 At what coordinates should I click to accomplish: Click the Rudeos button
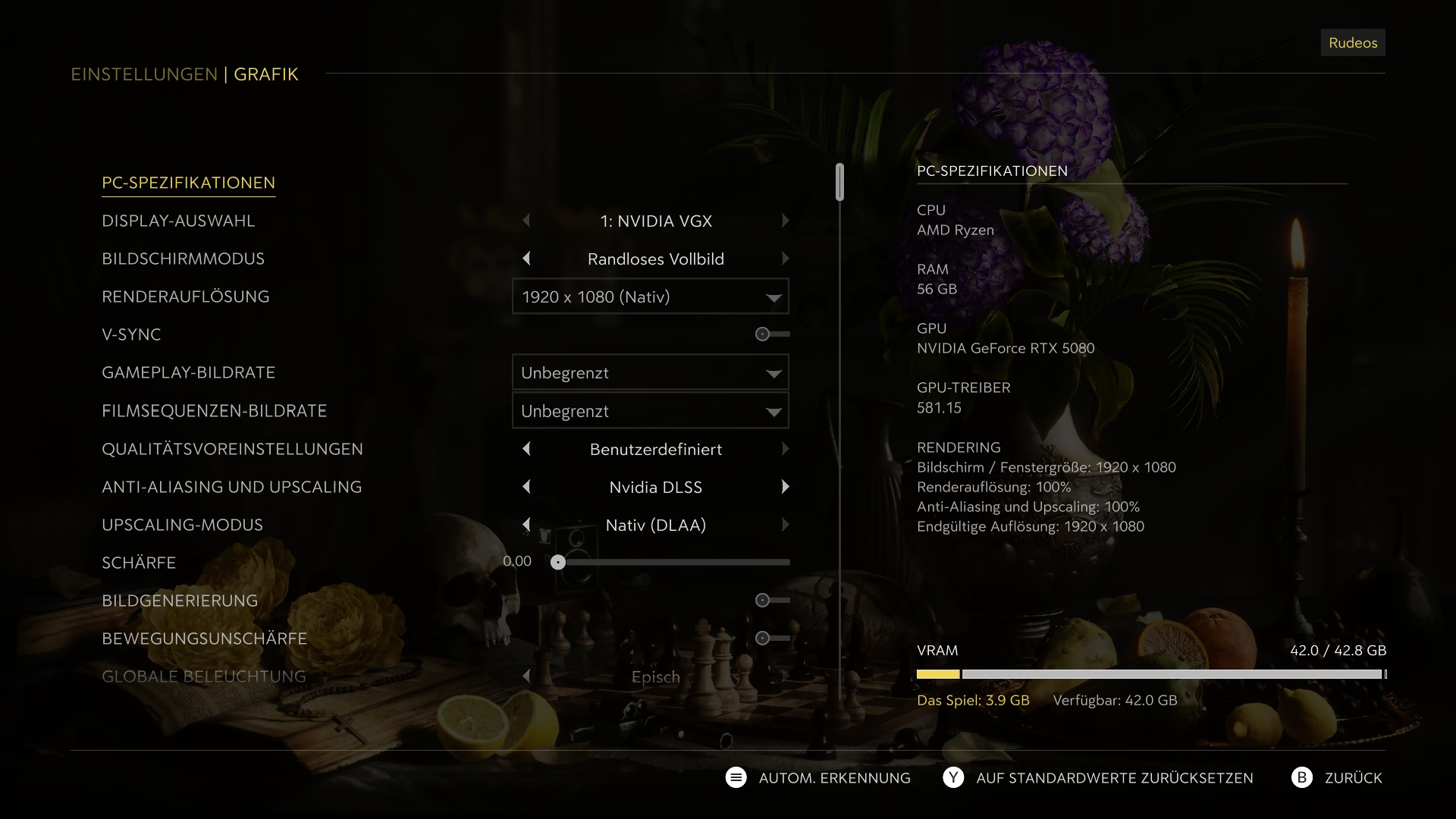pos(1352,42)
